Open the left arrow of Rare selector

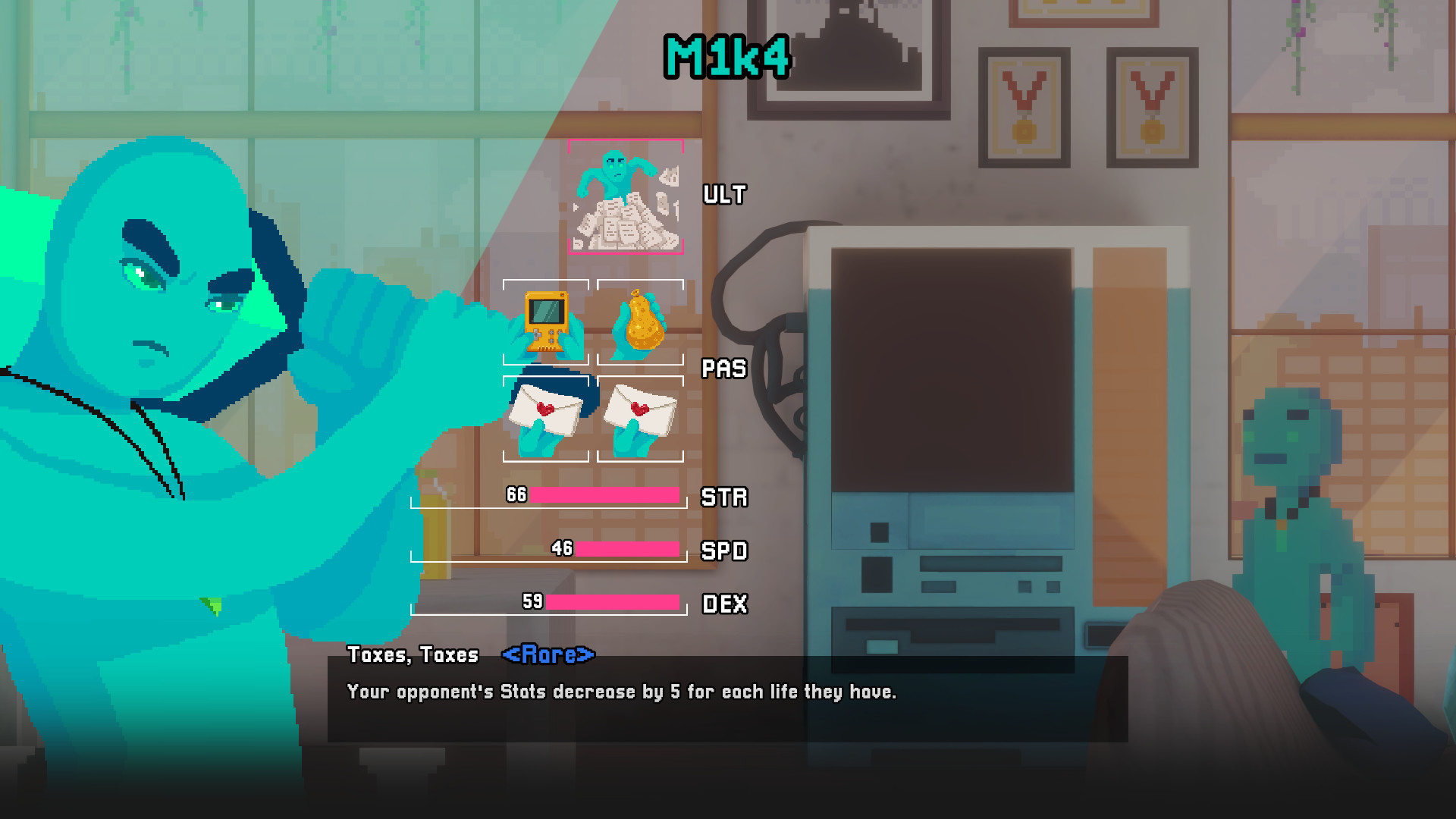pyautogui.click(x=510, y=655)
